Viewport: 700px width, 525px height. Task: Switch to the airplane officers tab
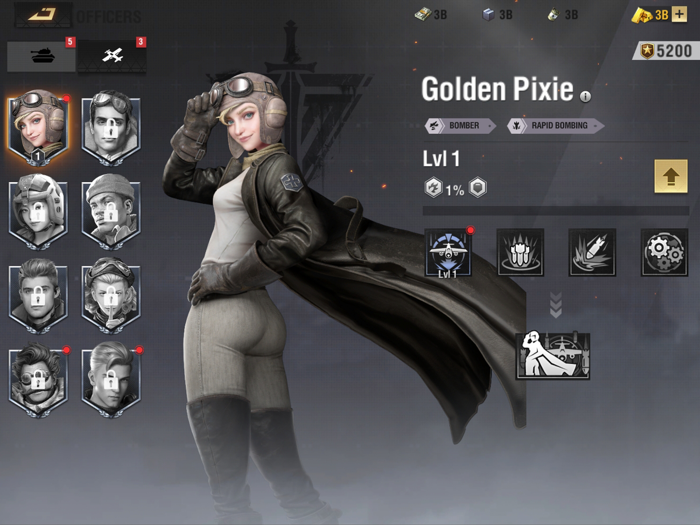(x=112, y=57)
